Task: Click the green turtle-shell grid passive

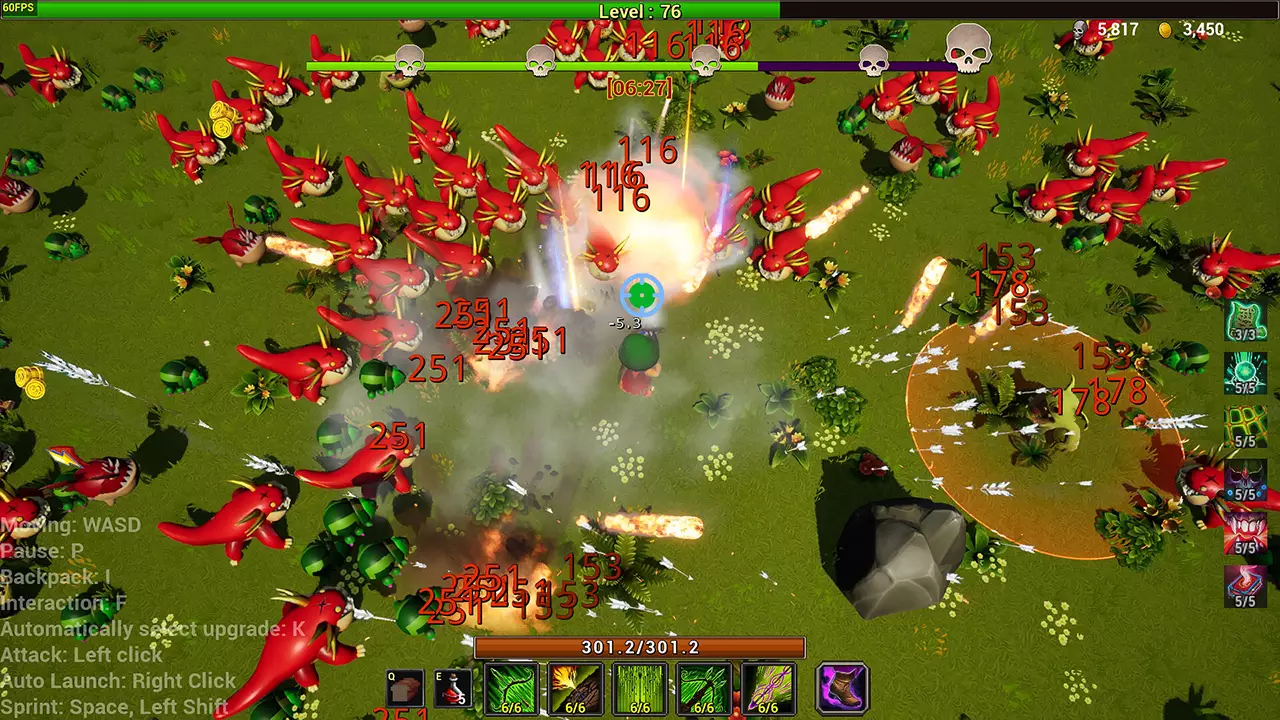Action: (1245, 424)
